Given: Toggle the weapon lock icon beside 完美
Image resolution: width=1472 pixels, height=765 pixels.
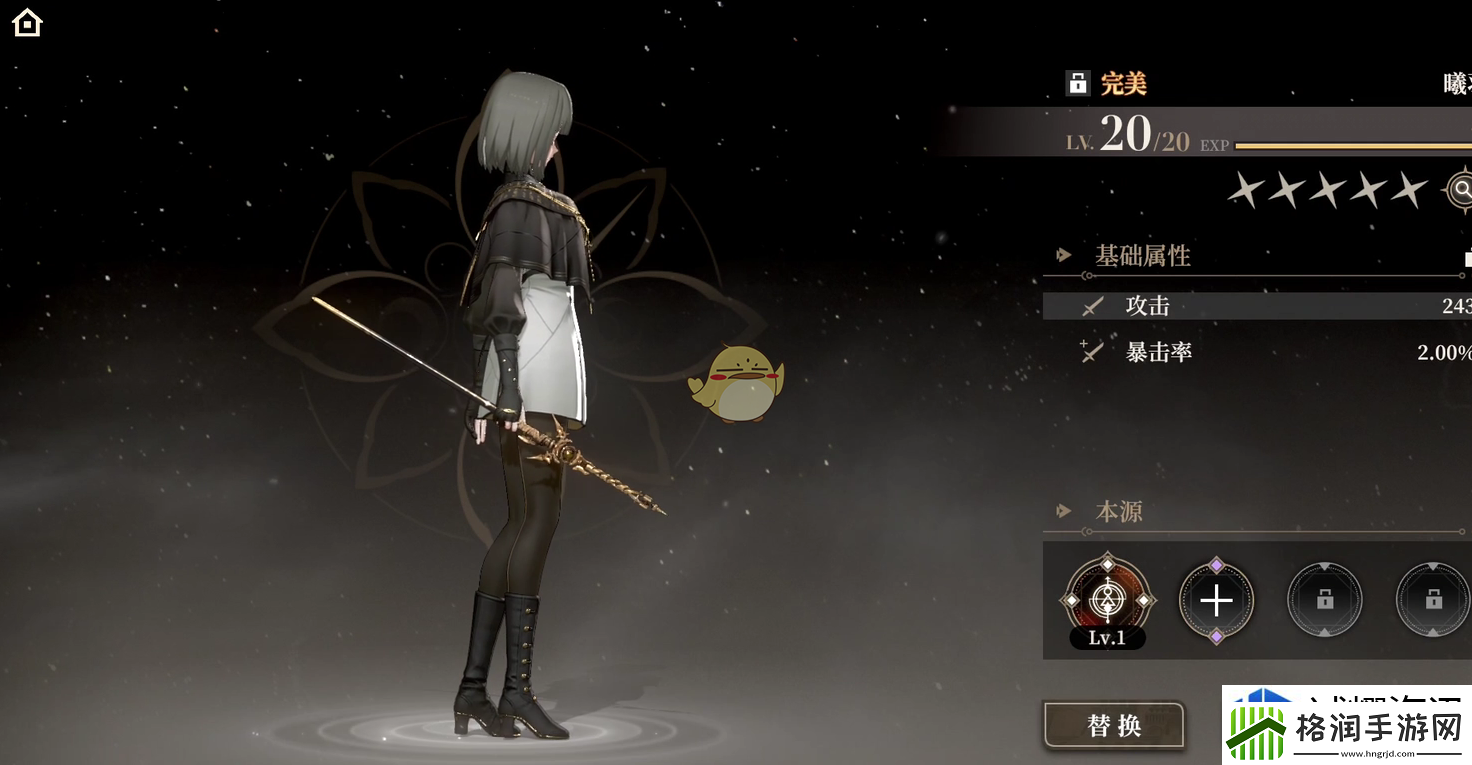Looking at the screenshot, I should tap(1077, 83).
